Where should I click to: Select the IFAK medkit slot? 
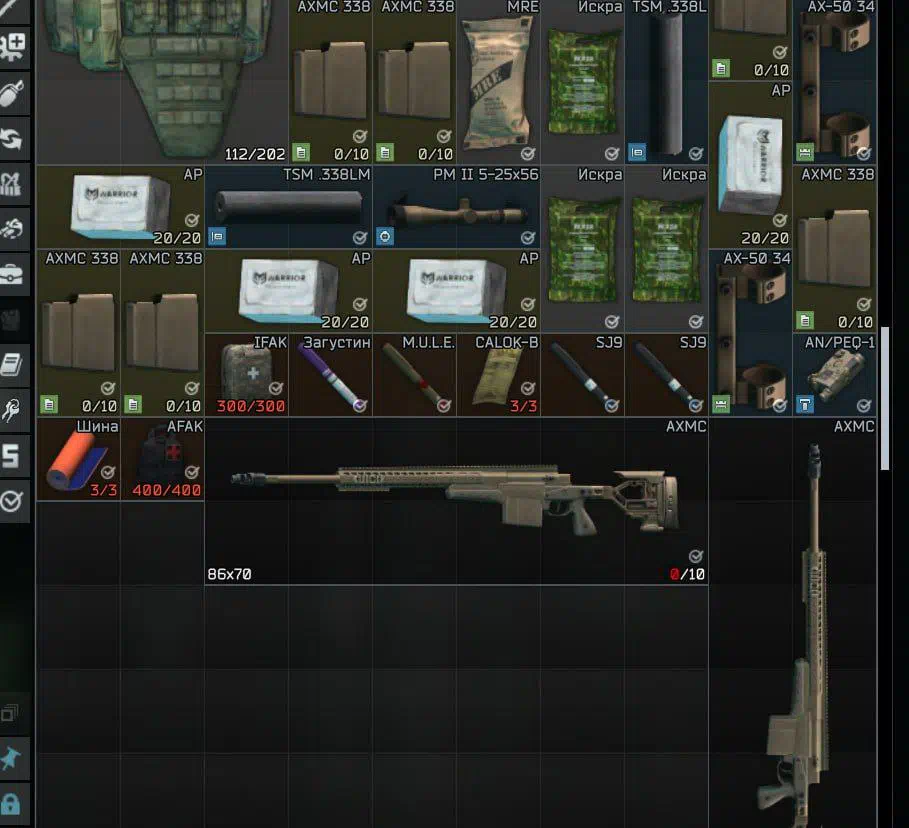coord(246,375)
